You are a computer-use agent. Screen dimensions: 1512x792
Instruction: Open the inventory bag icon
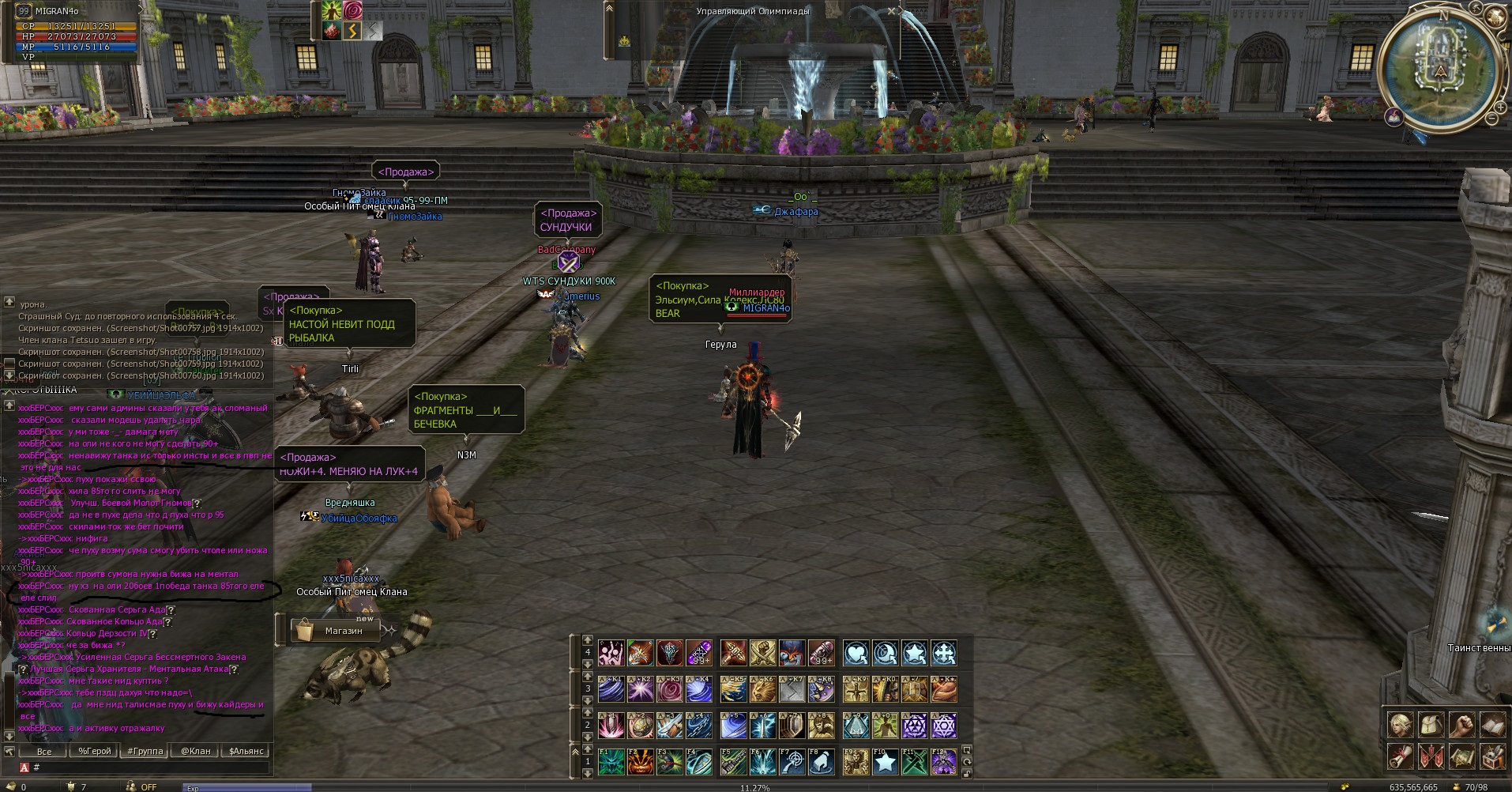tap(1431, 725)
